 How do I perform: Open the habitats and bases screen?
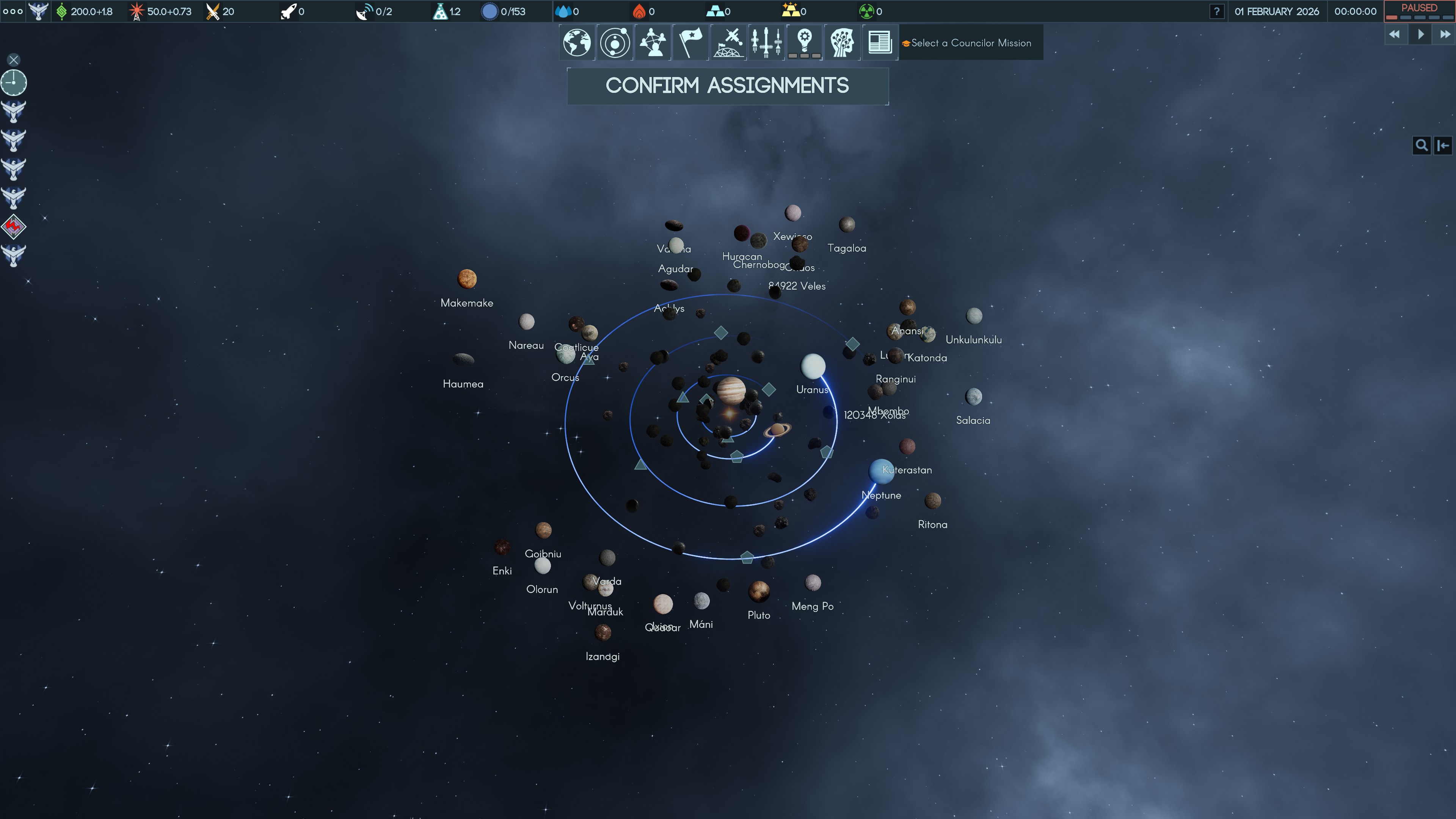pos(728,42)
